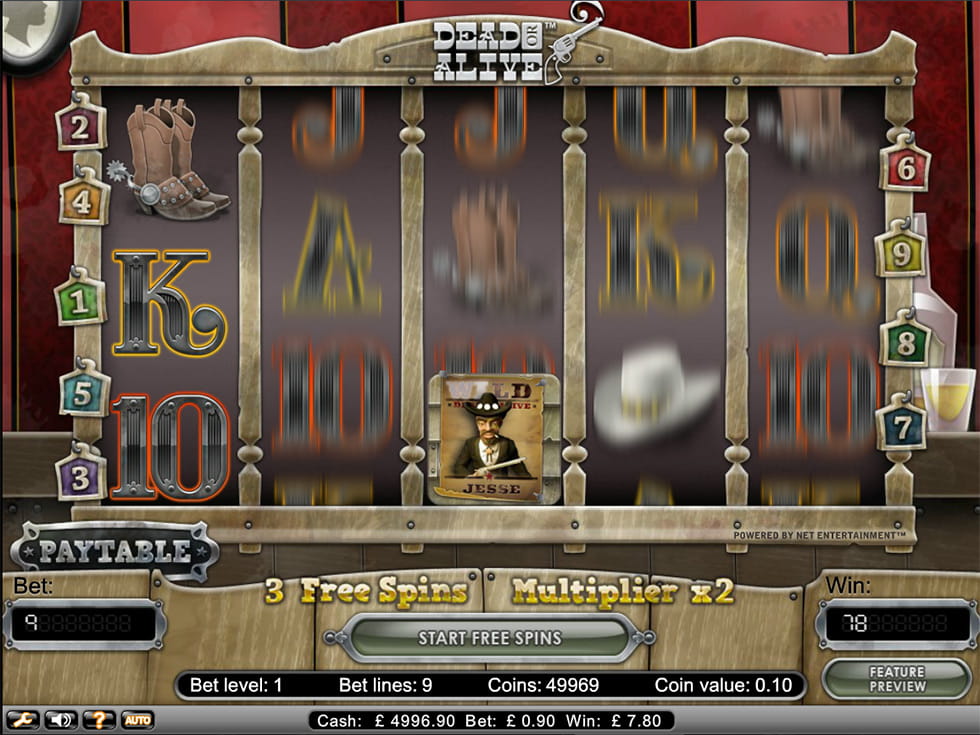
Task: Choose bet line tag 1
Action: [80, 300]
